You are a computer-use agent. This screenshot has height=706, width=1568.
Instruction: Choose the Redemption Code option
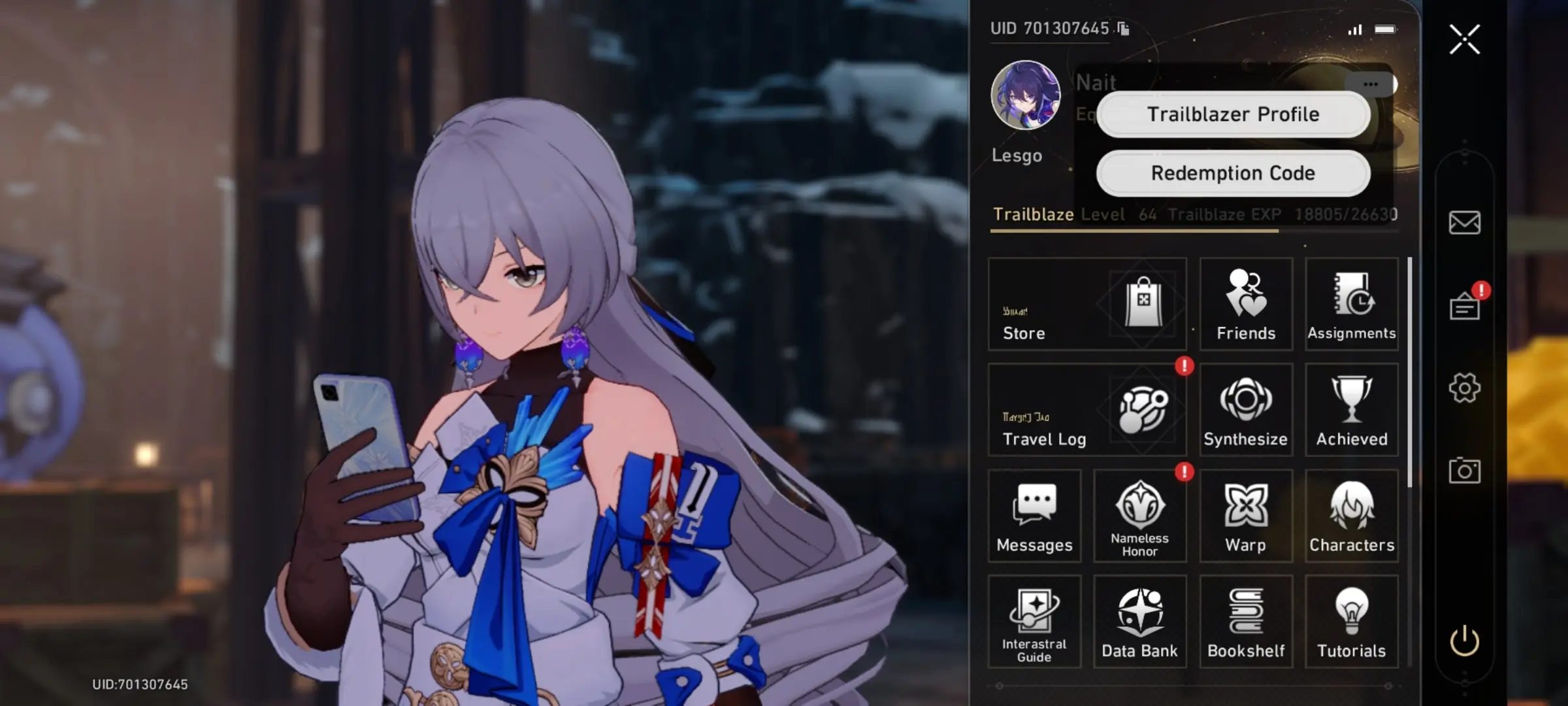1233,173
